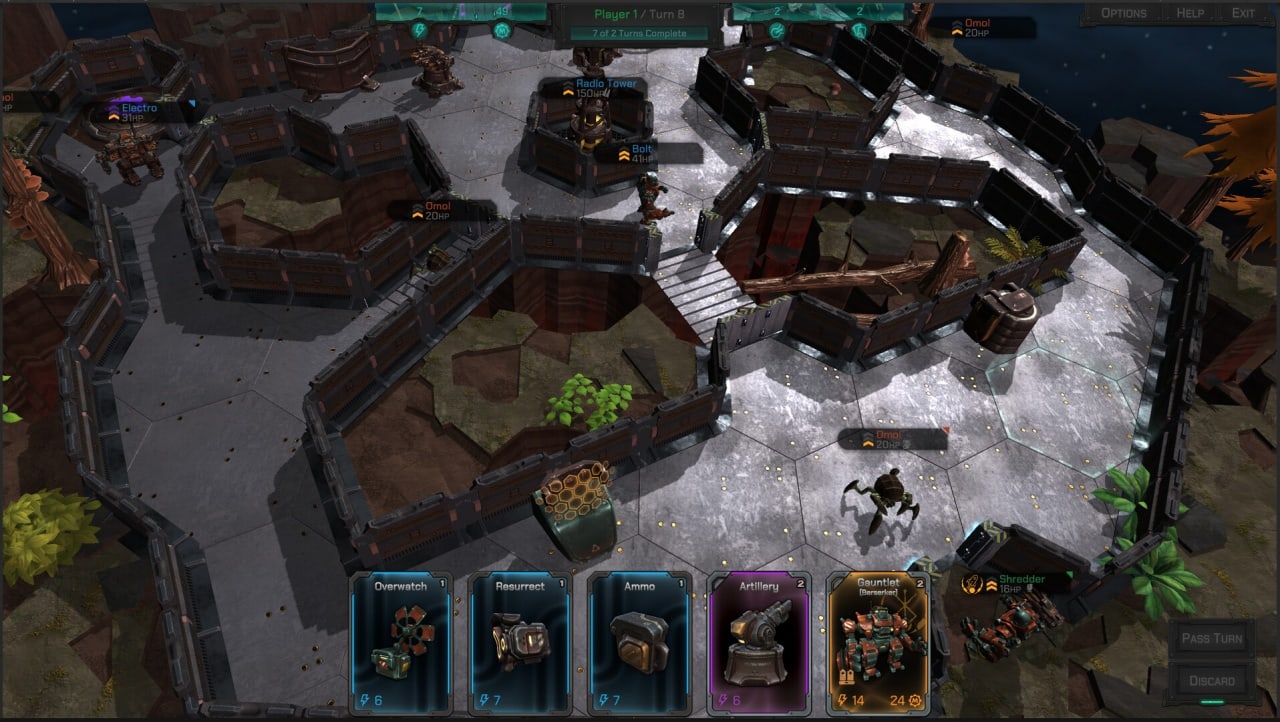Viewport: 1280px width, 722px height.
Task: Click the energy lightning icon in top bar
Action: [x=421, y=31]
